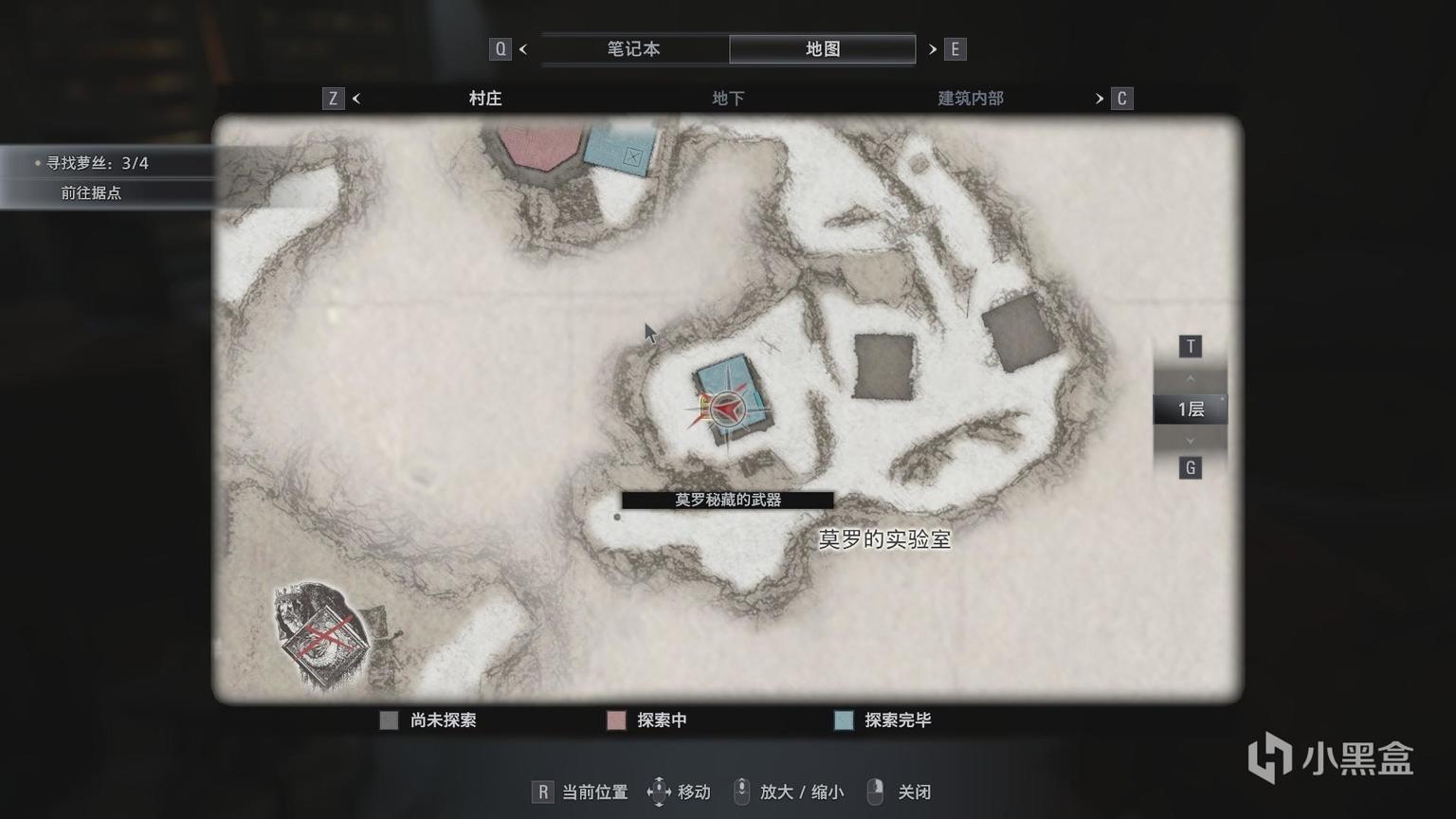This screenshot has height=819, width=1456.
Task: Switch to the 笔记本 notebook tab
Action: (x=633, y=49)
